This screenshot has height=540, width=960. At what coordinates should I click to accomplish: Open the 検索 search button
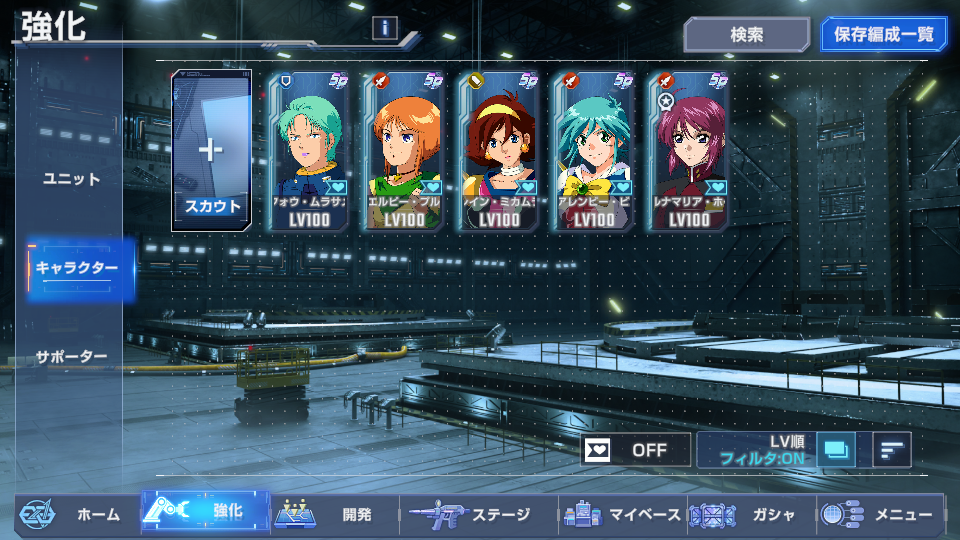pyautogui.click(x=746, y=34)
